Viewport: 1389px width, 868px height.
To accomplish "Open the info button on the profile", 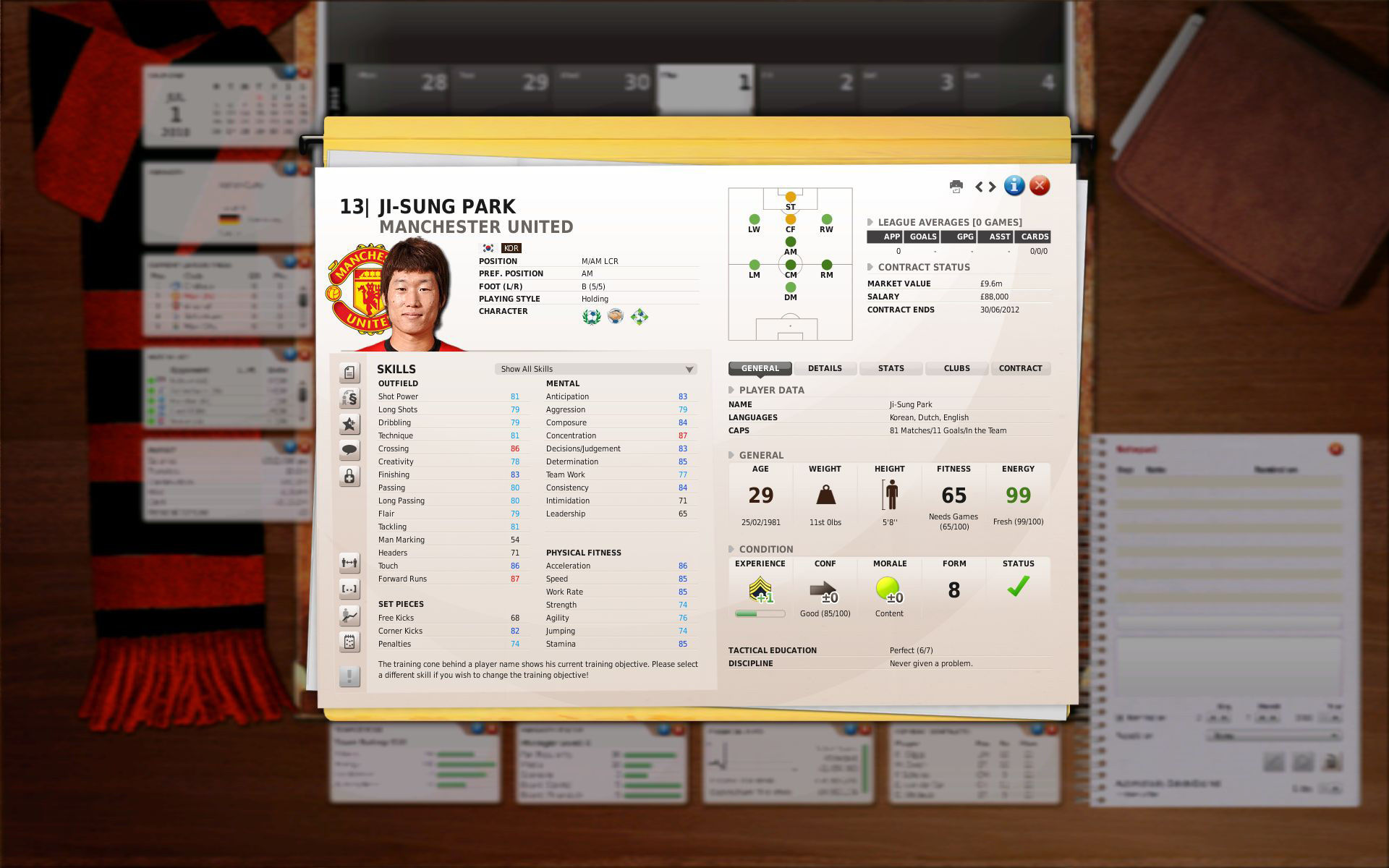I will pyautogui.click(x=1013, y=186).
